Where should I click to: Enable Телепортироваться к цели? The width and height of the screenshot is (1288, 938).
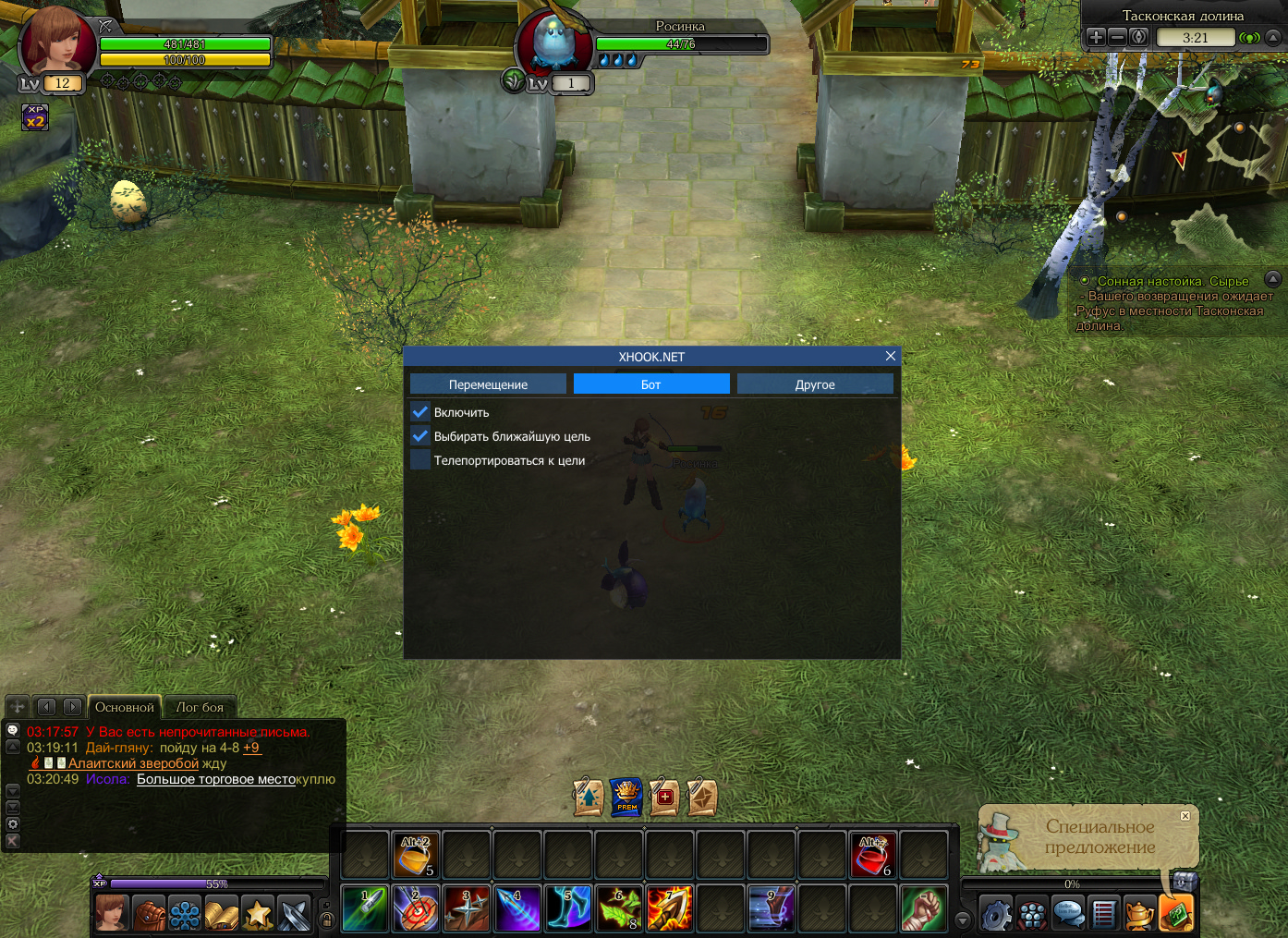coord(420,460)
